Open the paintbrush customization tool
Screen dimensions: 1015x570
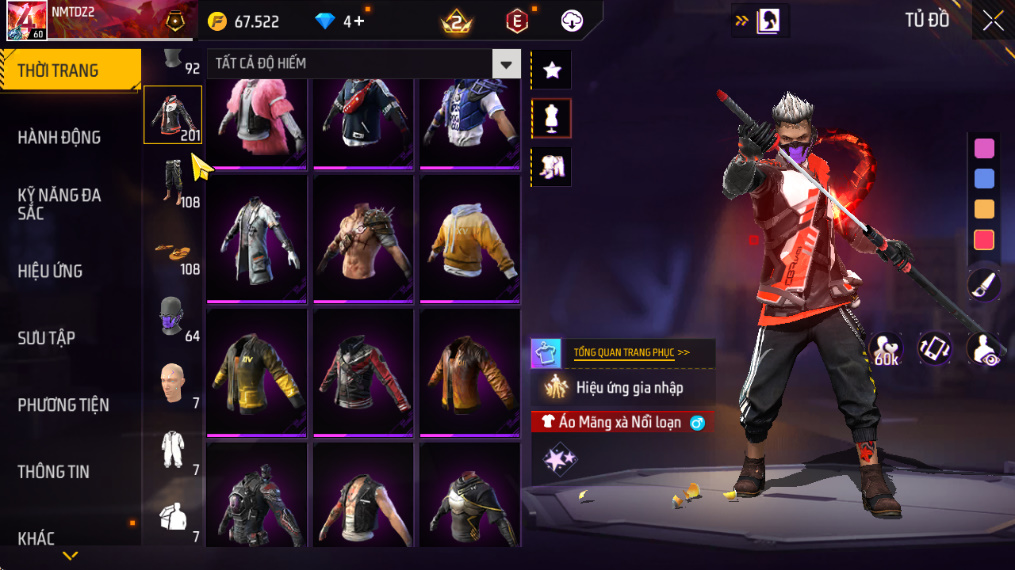984,285
